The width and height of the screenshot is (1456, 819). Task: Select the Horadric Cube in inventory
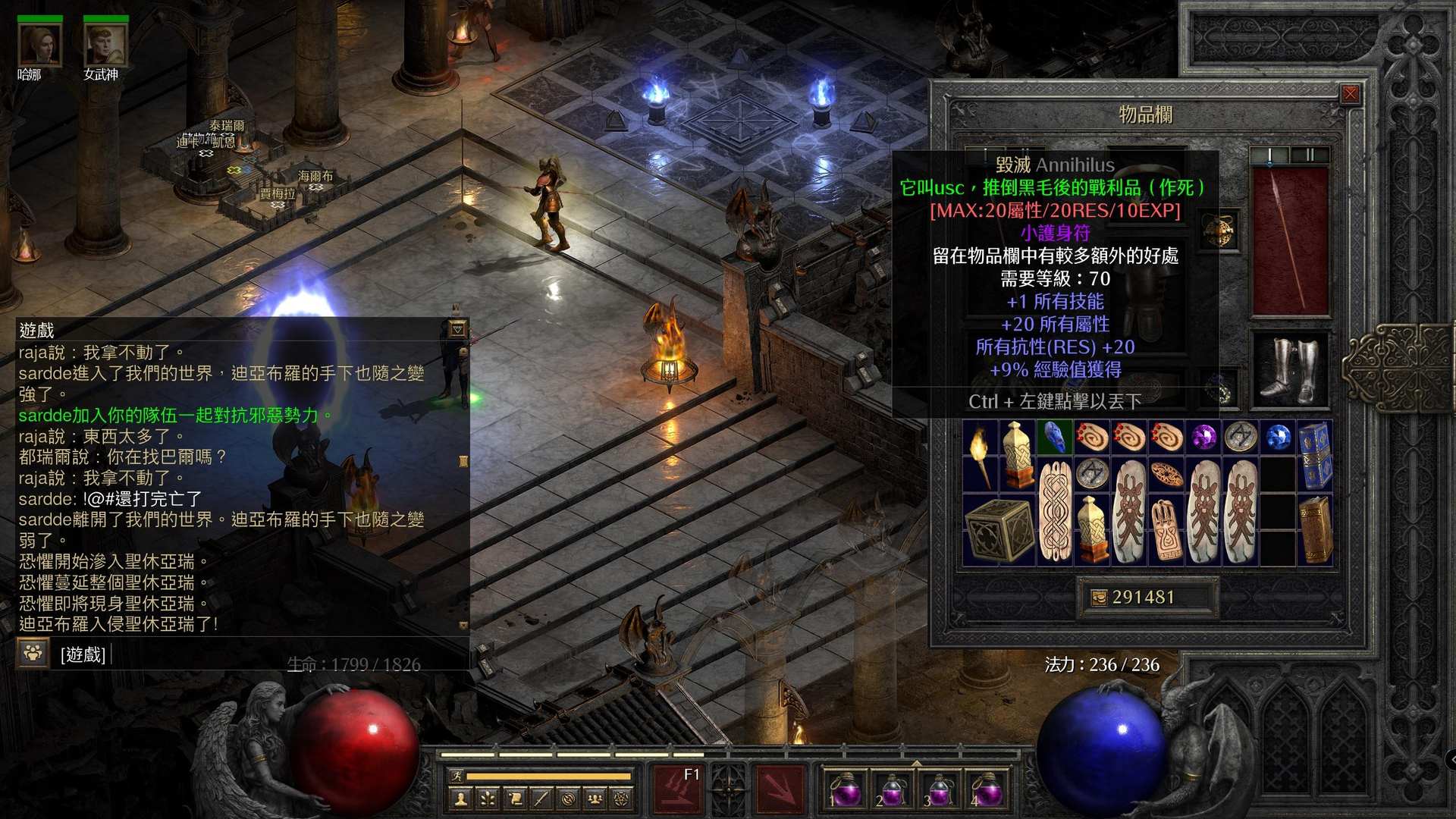[999, 530]
